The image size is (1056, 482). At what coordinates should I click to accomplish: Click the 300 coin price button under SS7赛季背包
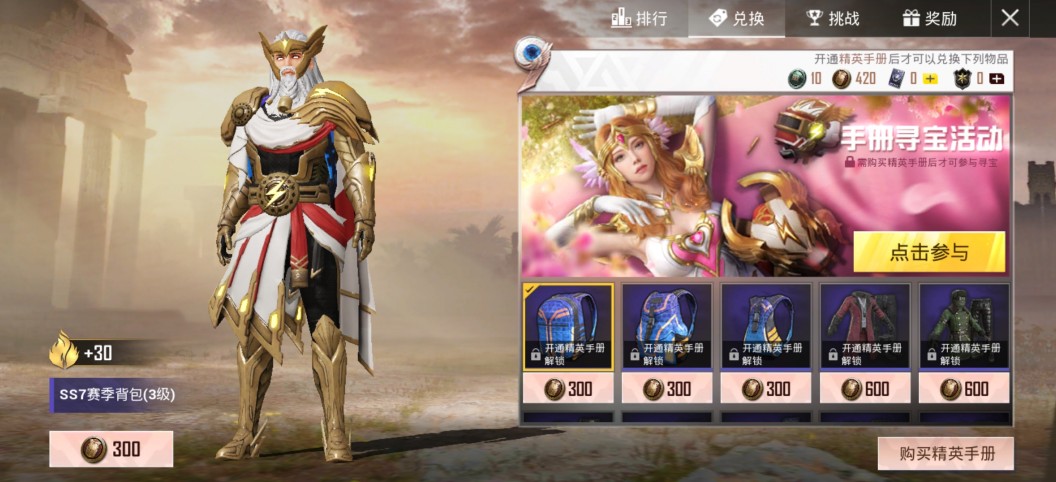111,449
